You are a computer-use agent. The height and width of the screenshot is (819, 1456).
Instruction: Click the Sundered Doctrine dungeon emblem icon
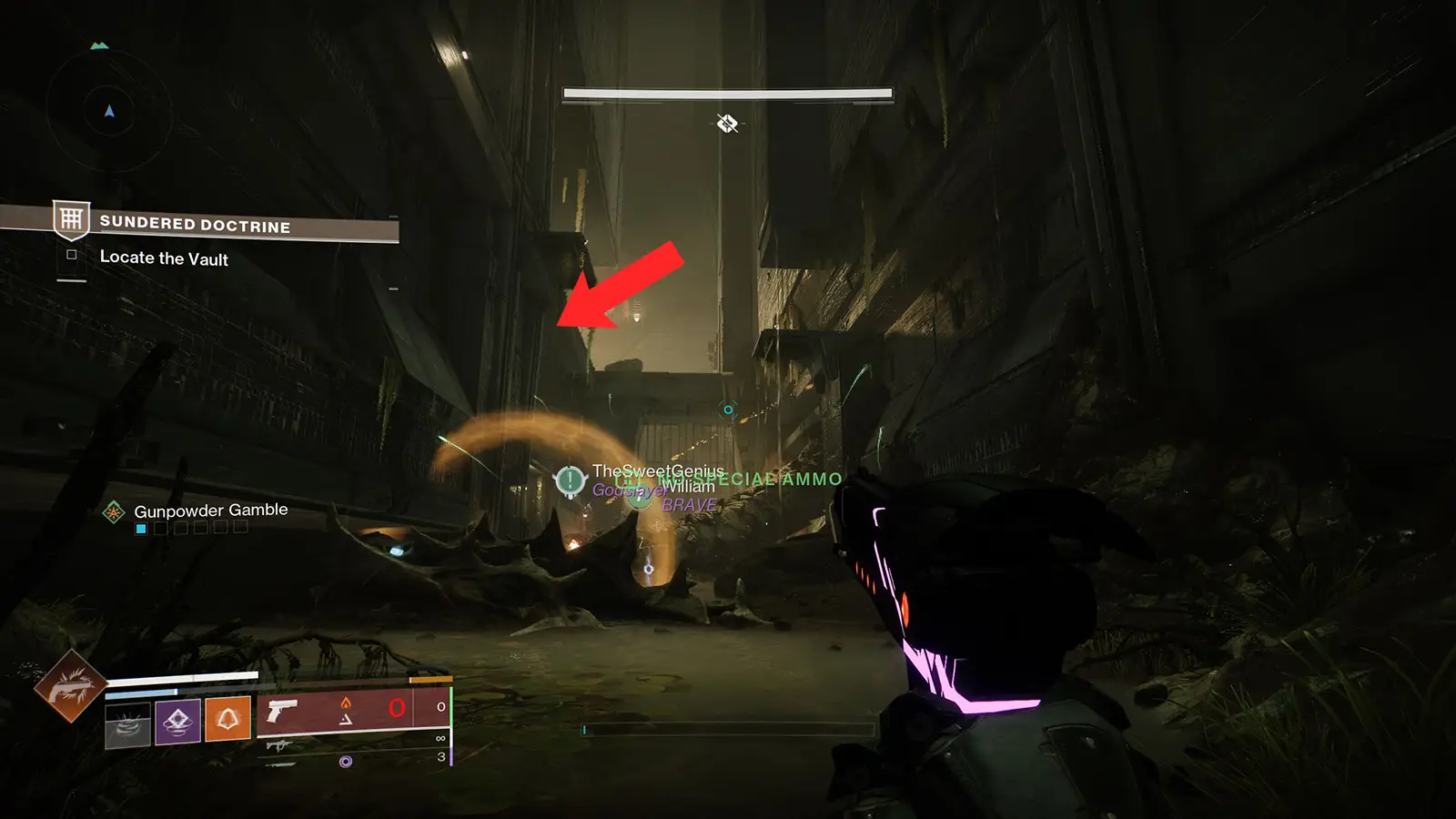(x=71, y=219)
